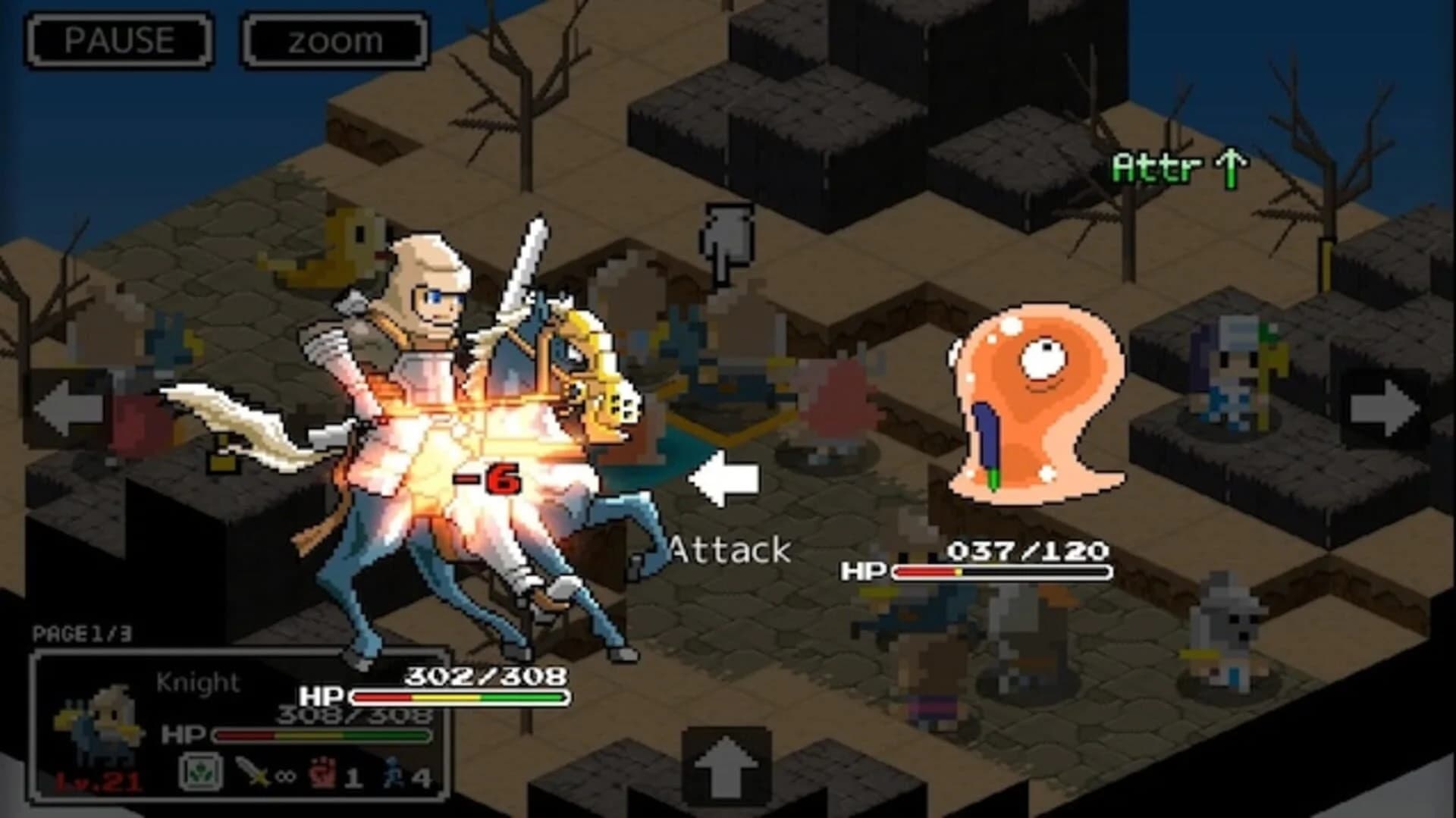Open the PAUSE menu

point(118,39)
